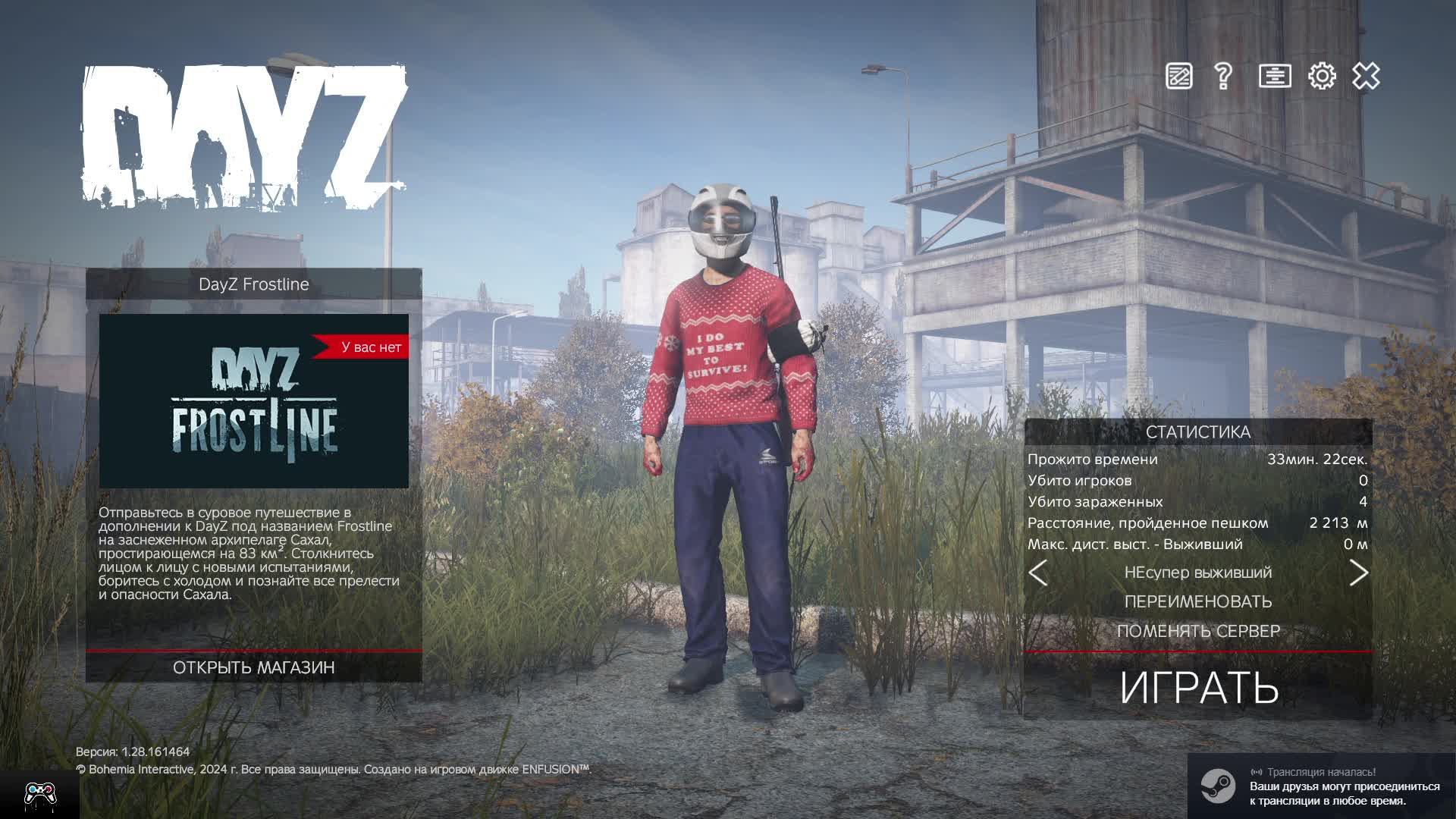The width and height of the screenshot is (1456, 819).
Task: Open the question mark help icon
Action: click(x=1222, y=76)
